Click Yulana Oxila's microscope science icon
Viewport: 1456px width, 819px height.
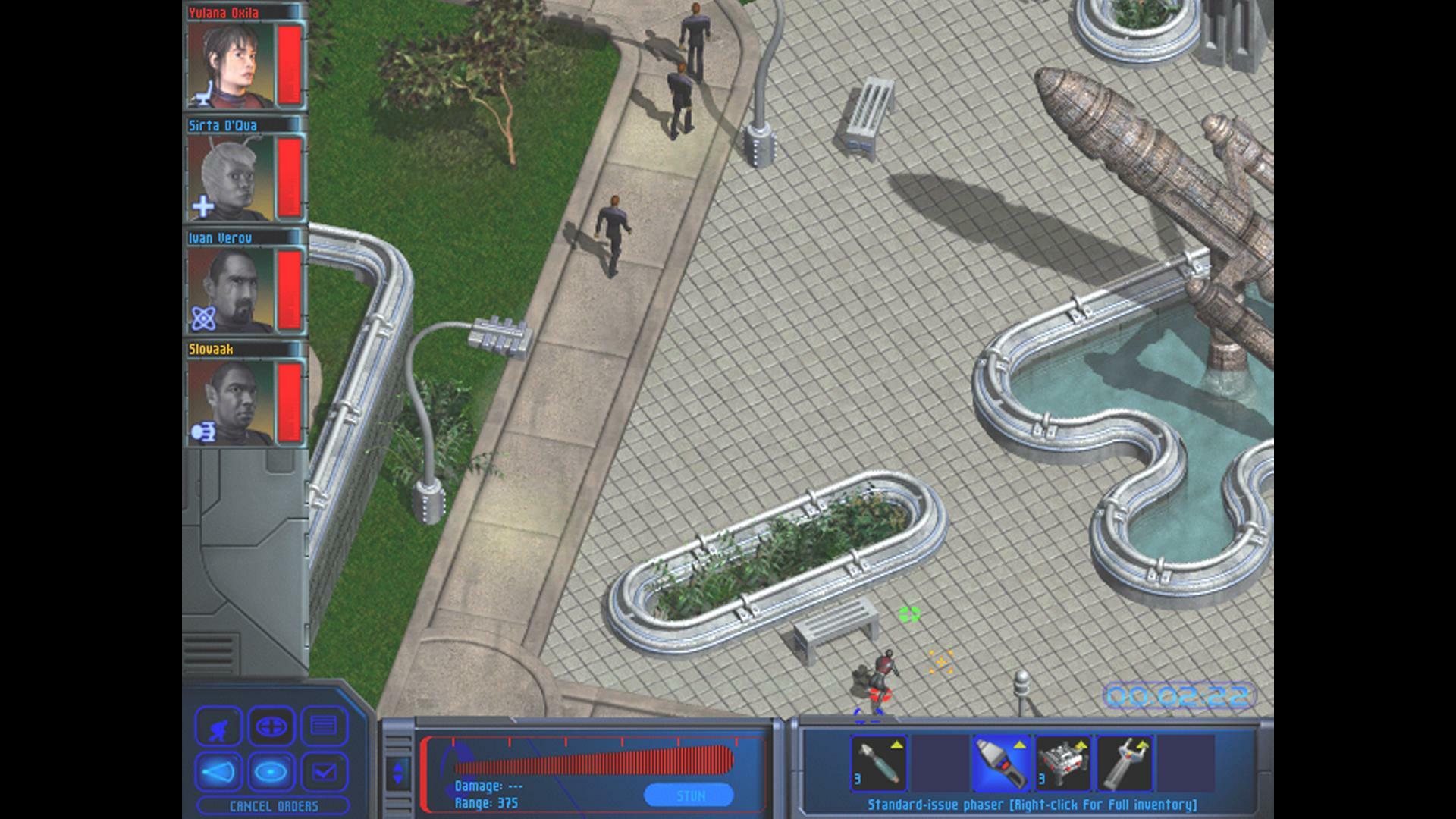[205, 93]
